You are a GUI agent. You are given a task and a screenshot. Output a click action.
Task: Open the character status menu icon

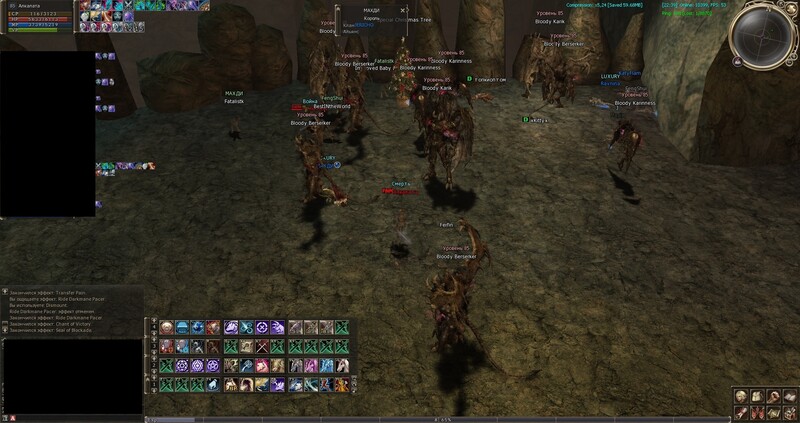[742, 395]
